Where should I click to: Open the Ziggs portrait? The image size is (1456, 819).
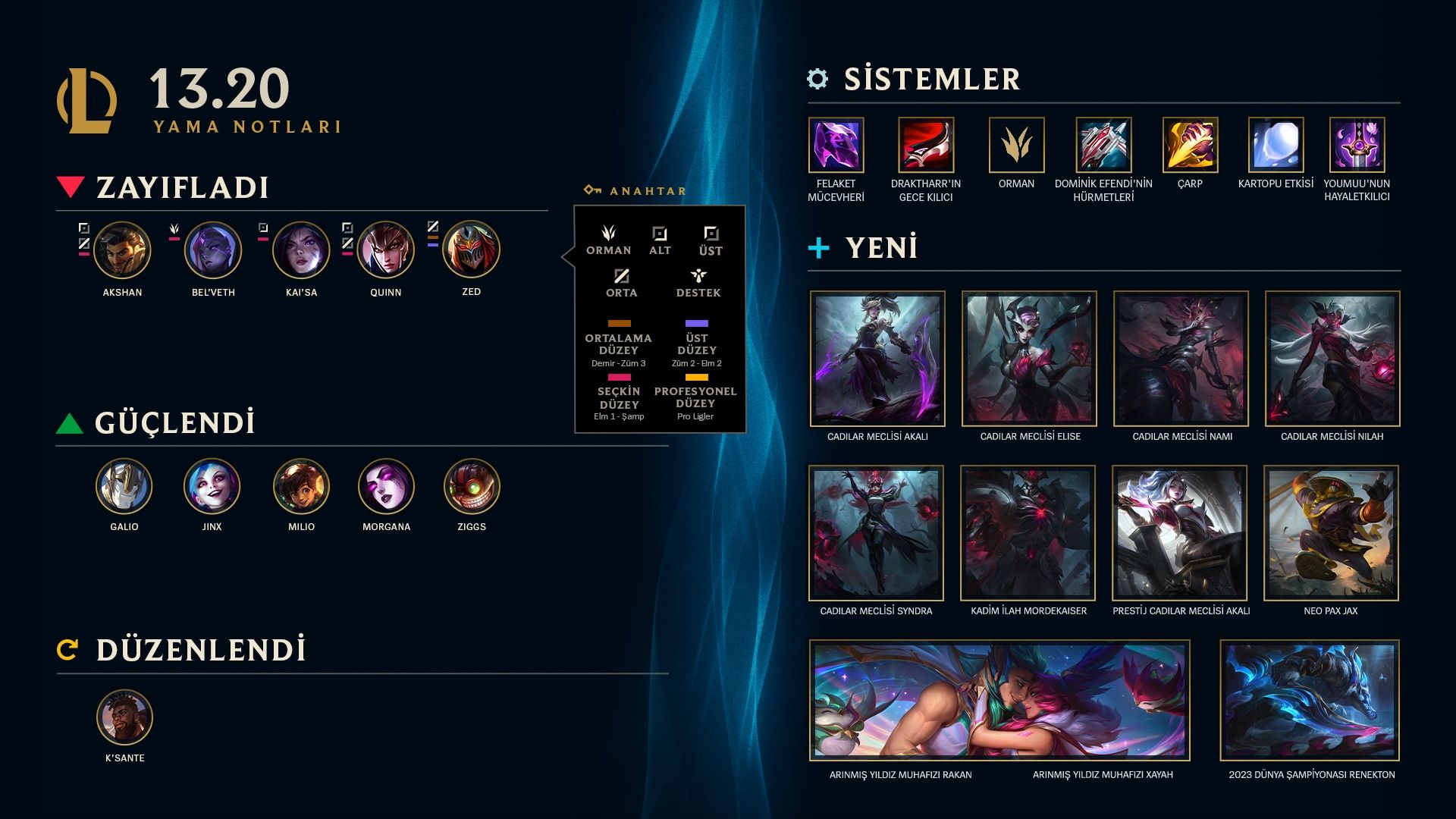472,487
